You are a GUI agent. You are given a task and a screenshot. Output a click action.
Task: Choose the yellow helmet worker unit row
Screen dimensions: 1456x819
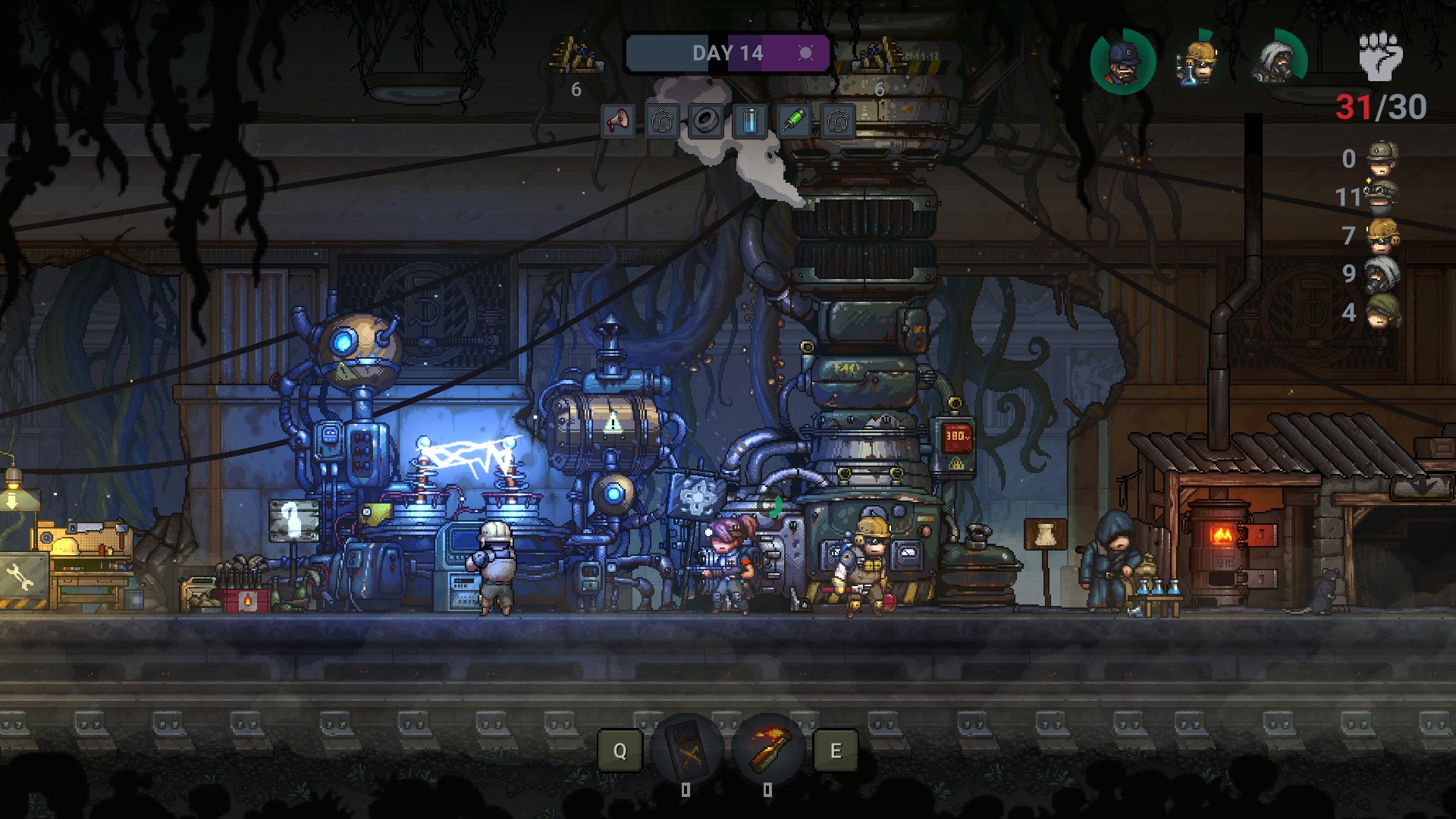1381,235
